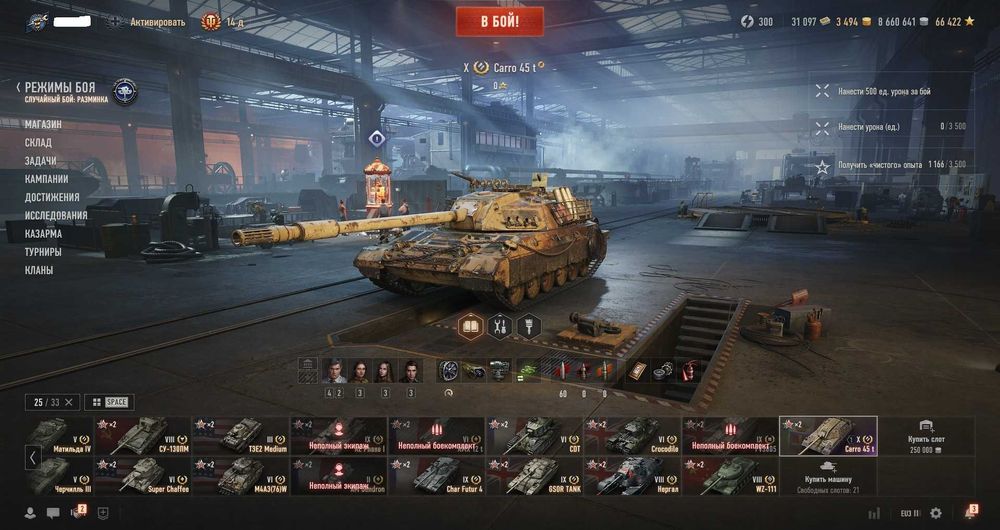The height and width of the screenshot is (530, 1000).
Task: Click the red В БОЙ! battle button
Action: (x=500, y=21)
